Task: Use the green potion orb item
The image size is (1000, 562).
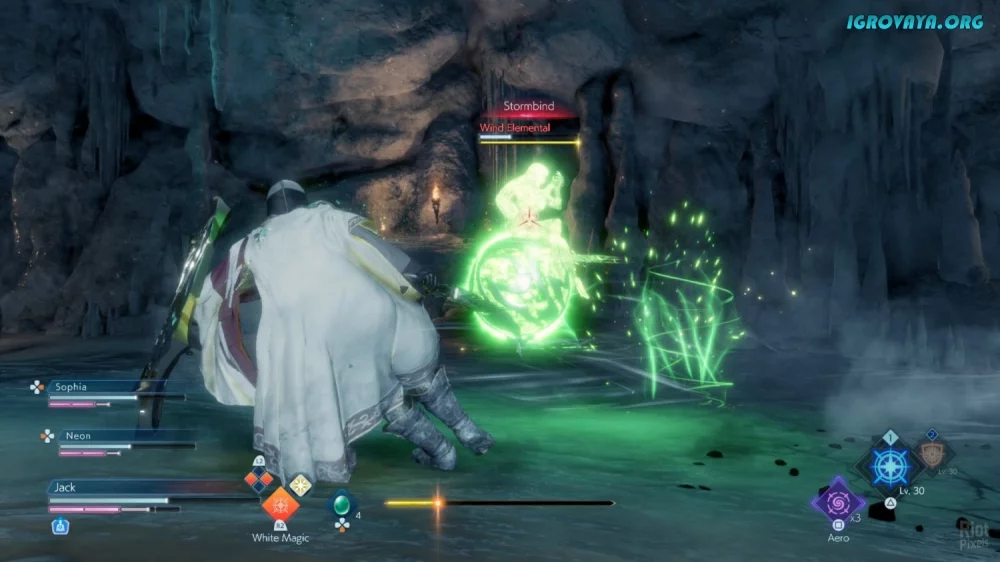Action: coord(342,503)
